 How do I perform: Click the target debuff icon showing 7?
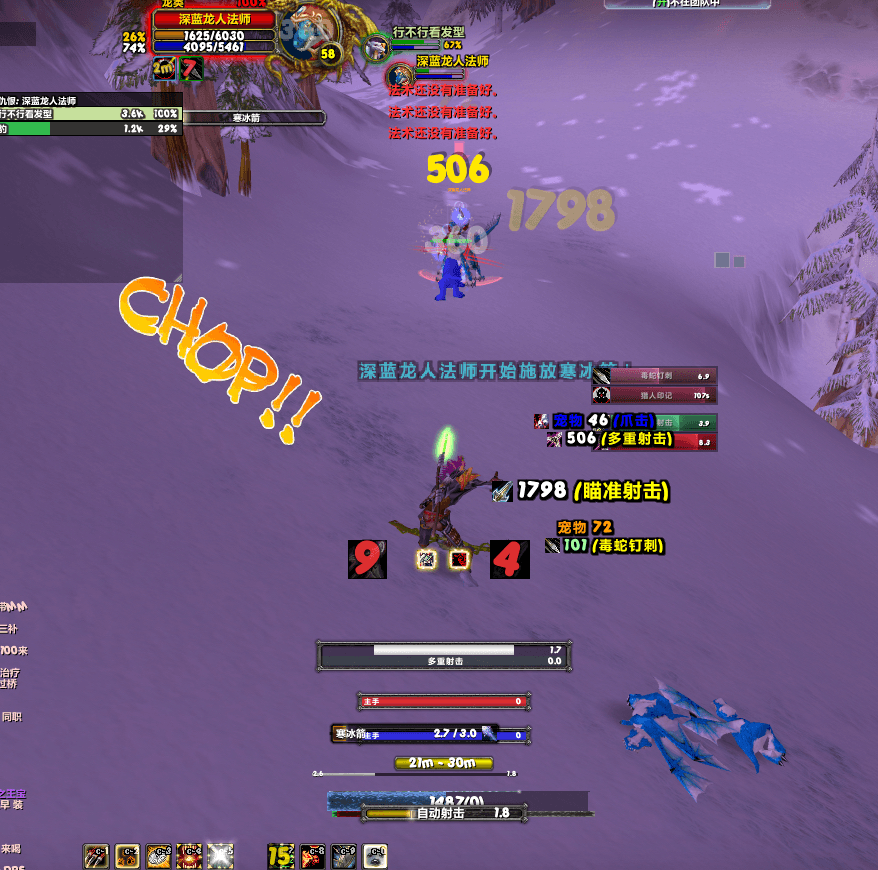(x=191, y=69)
